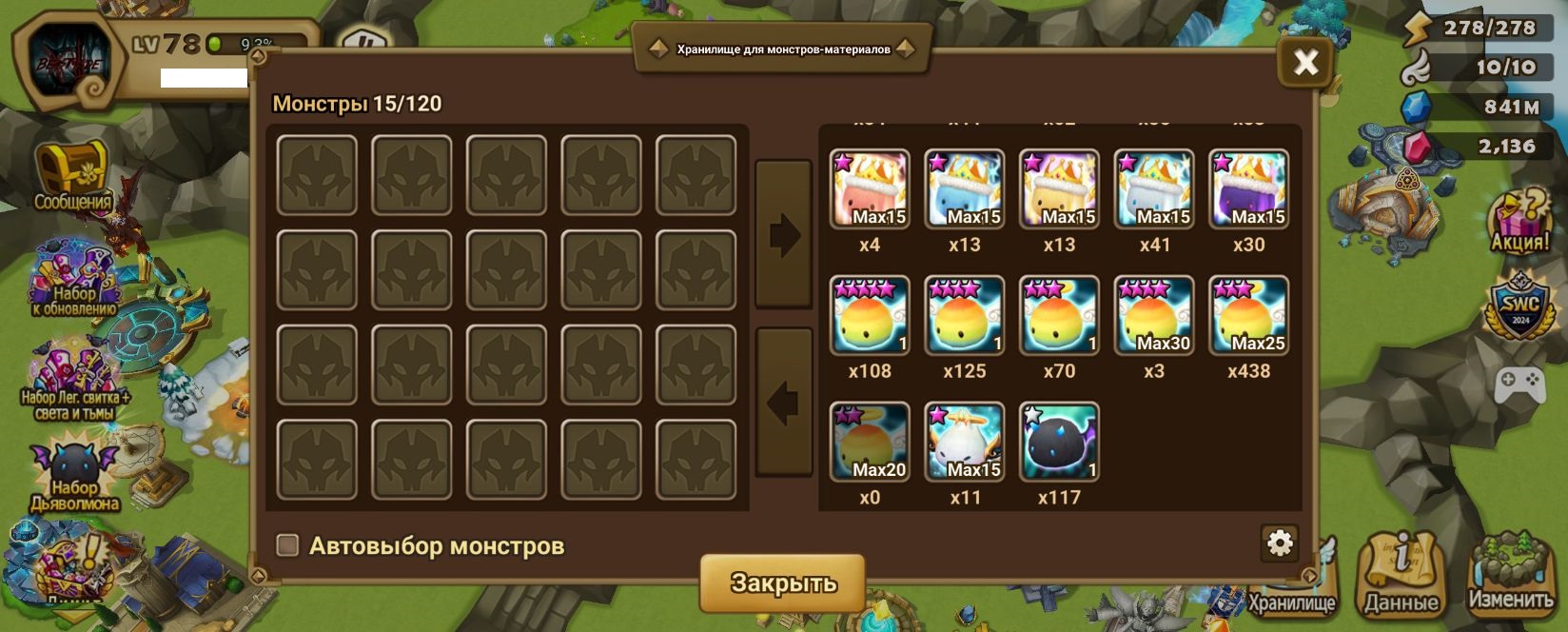Open the Акция! gift event
The image size is (1568, 632).
(x=1519, y=221)
